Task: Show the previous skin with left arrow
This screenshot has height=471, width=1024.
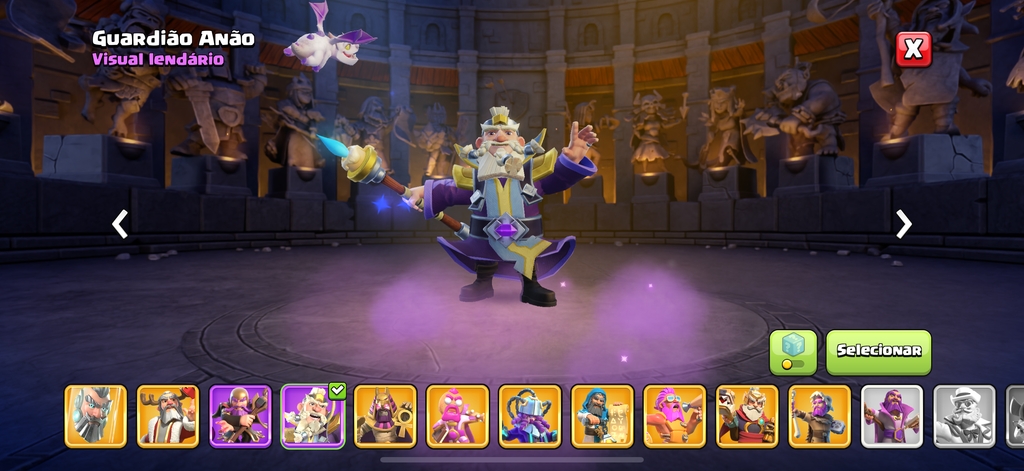Action: 120,224
